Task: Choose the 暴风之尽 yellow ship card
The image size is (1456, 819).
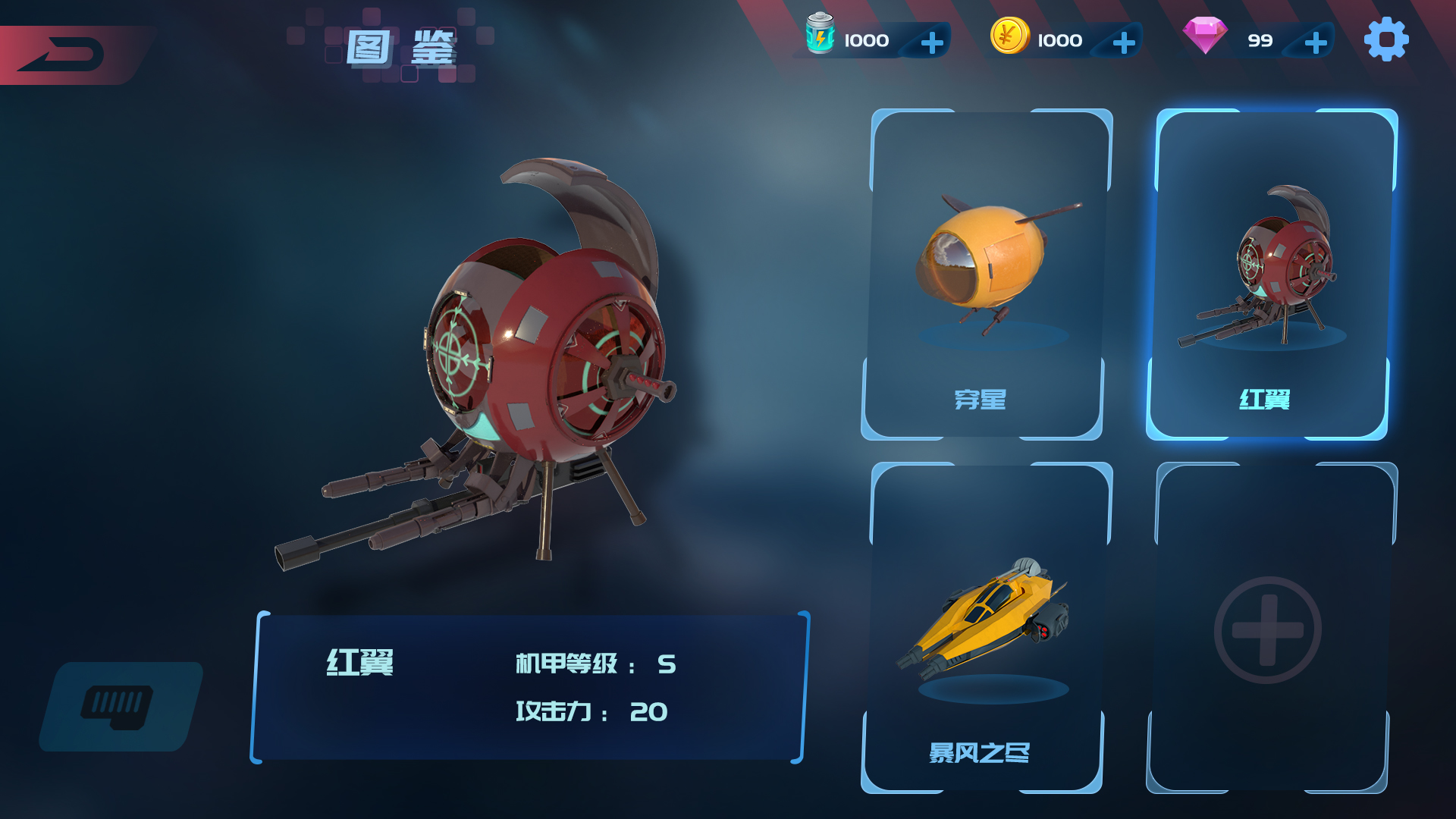Action: click(984, 628)
